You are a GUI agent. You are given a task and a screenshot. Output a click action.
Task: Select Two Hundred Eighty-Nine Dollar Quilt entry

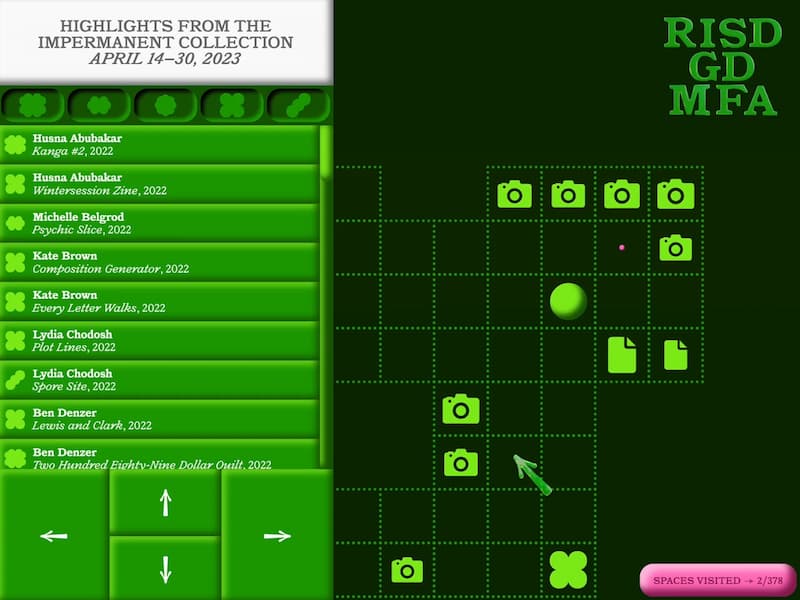click(x=160, y=457)
